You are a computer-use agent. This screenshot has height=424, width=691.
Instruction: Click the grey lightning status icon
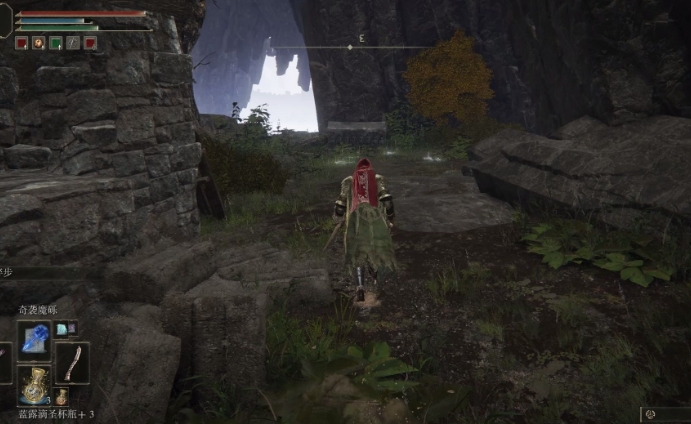[x=72, y=43]
